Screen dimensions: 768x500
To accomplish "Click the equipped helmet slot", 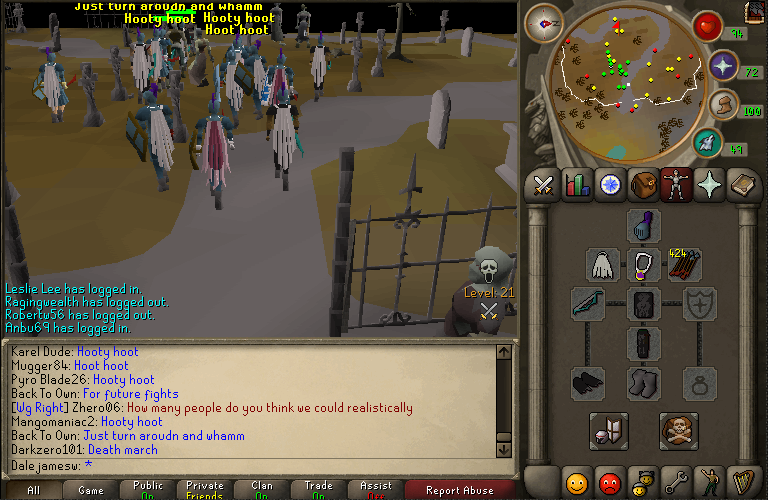I will [644, 226].
